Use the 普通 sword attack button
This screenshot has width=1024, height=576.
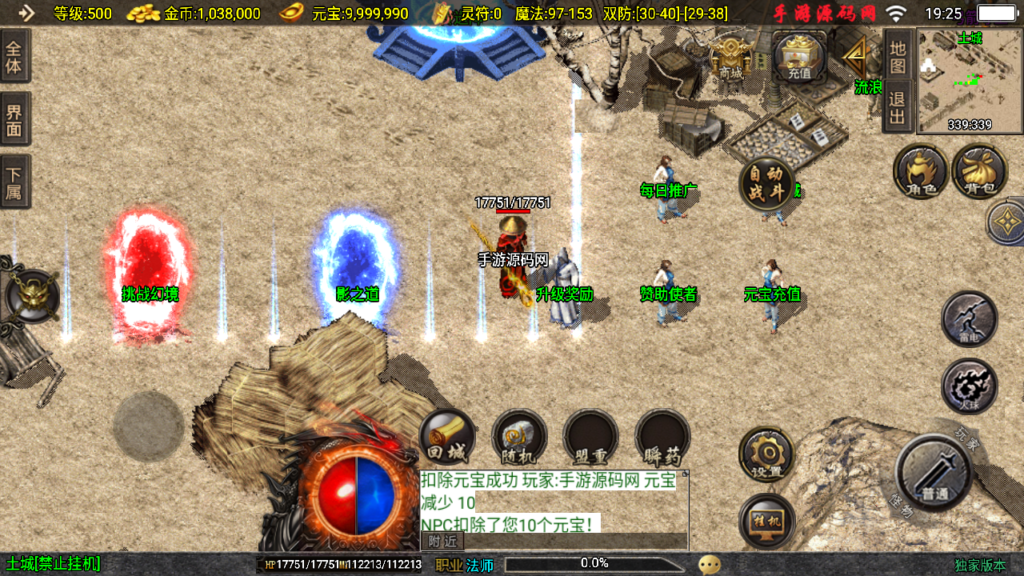point(935,473)
